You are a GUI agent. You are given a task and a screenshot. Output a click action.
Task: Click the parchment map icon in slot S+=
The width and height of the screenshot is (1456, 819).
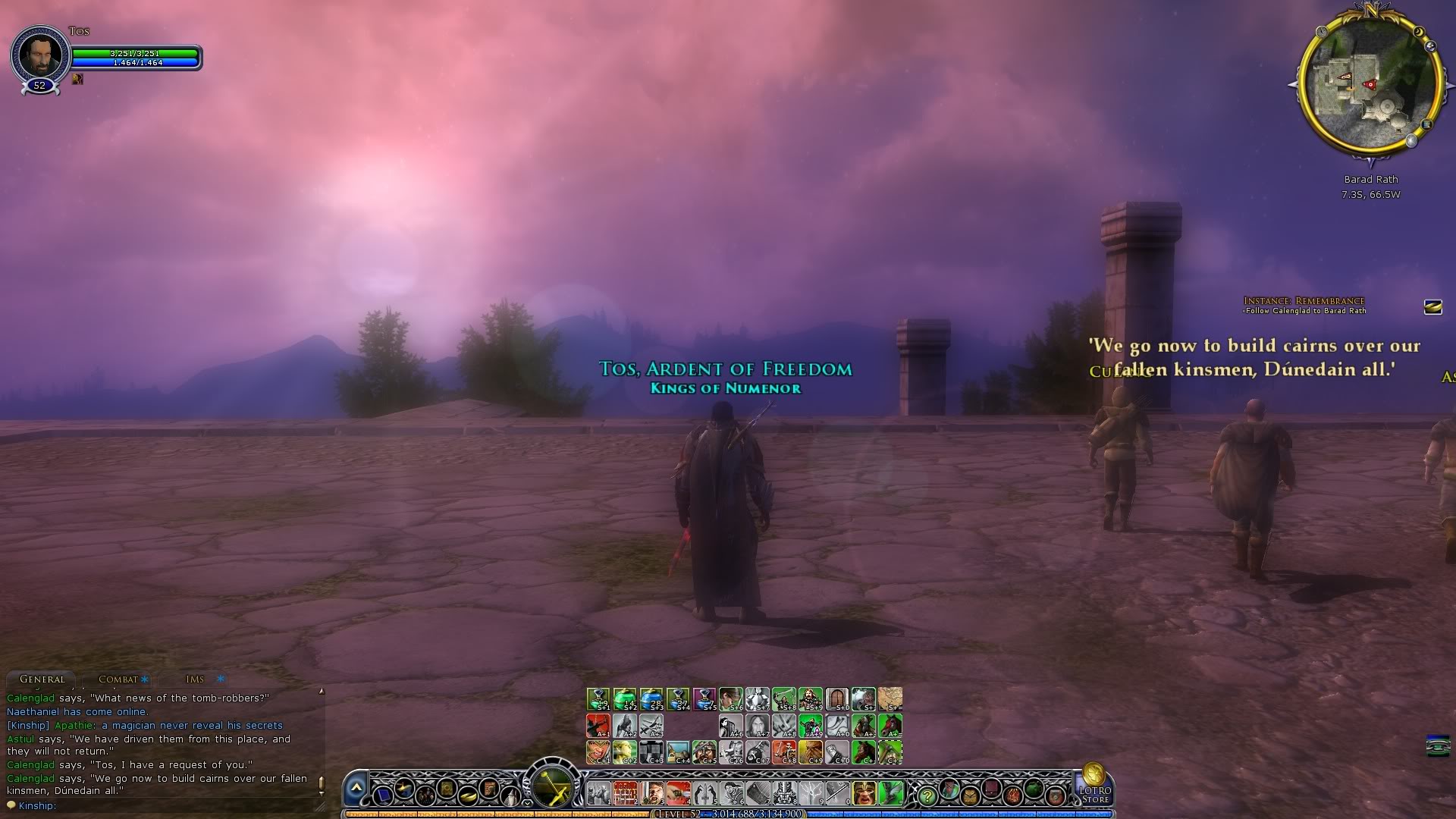pyautogui.click(x=890, y=698)
